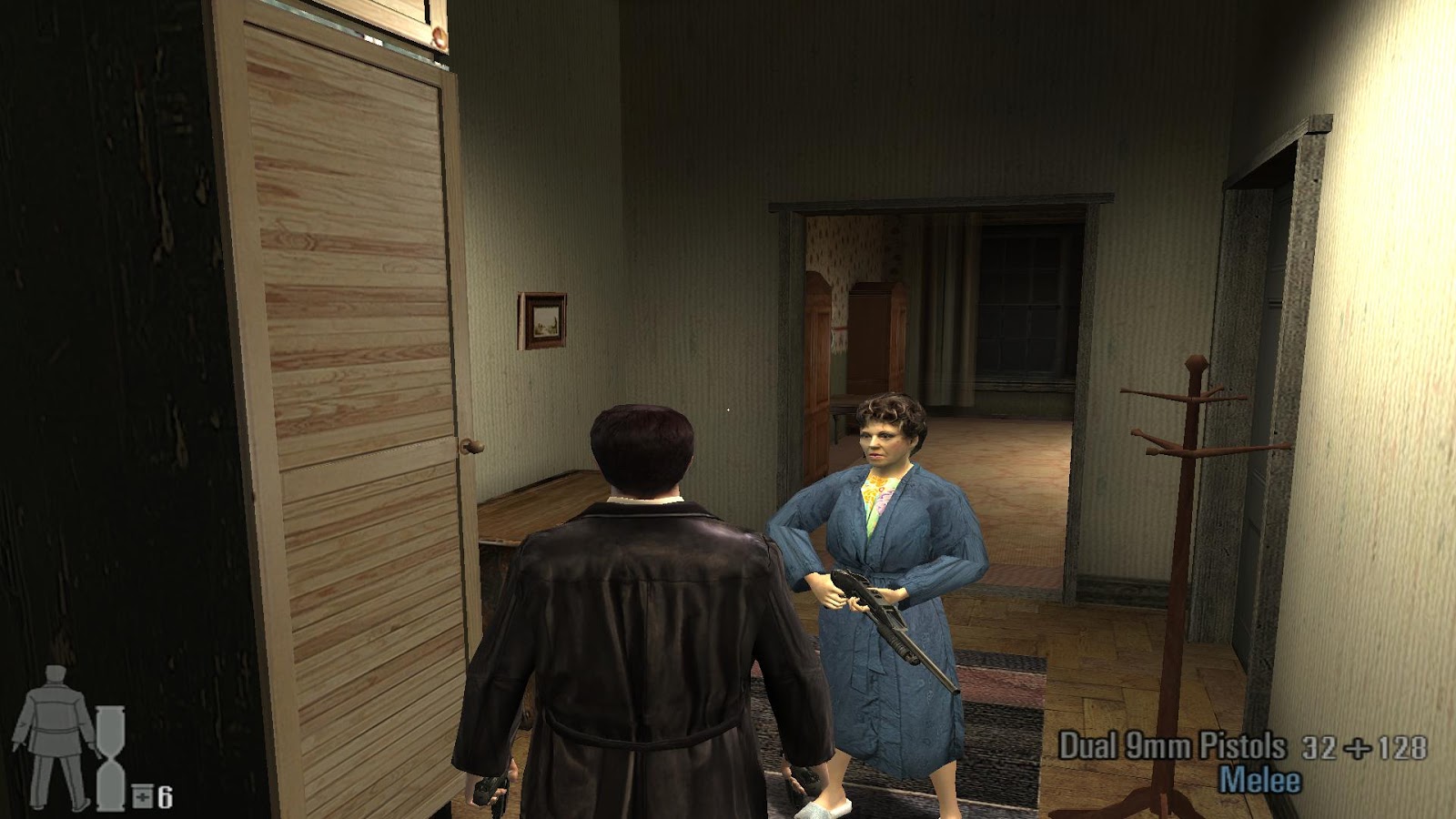Viewport: 1456px width, 819px height.
Task: Select the Dual 9mm Pistols label
Action: coord(1174,743)
